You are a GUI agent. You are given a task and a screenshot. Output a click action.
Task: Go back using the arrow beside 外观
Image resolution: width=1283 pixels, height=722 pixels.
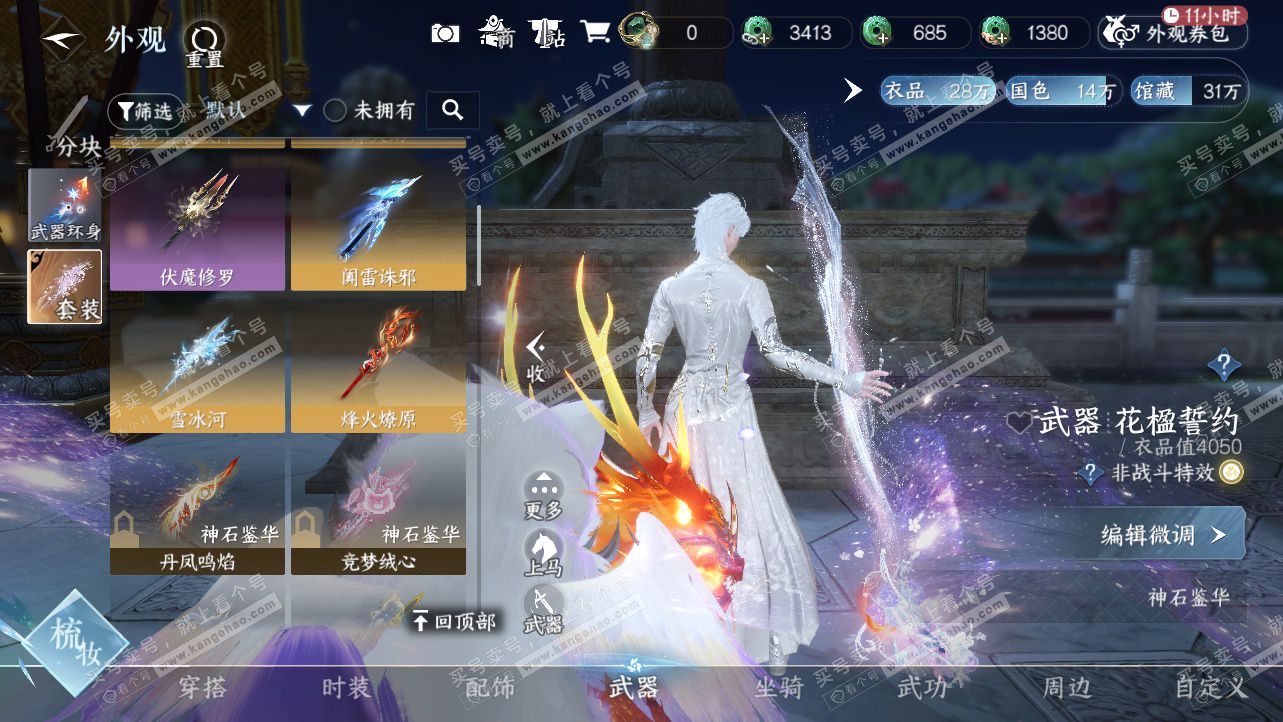coord(61,40)
